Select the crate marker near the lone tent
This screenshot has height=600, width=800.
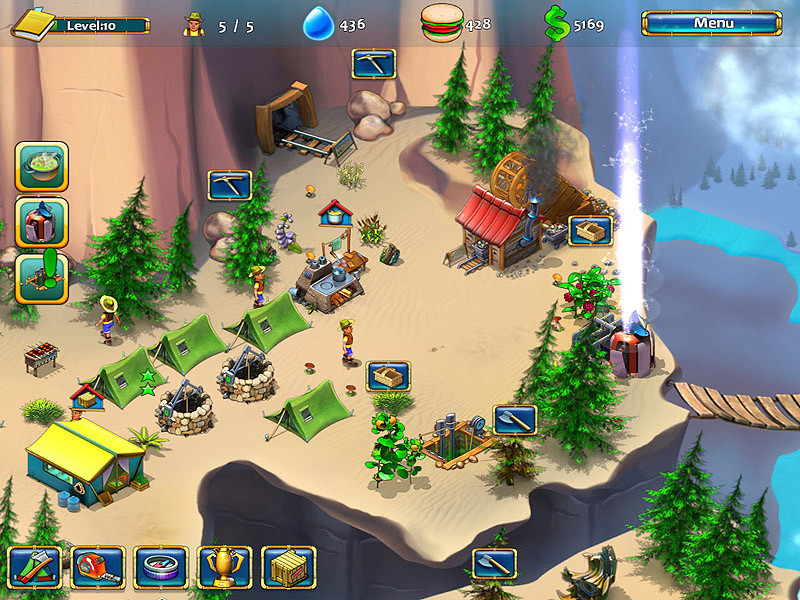[388, 376]
